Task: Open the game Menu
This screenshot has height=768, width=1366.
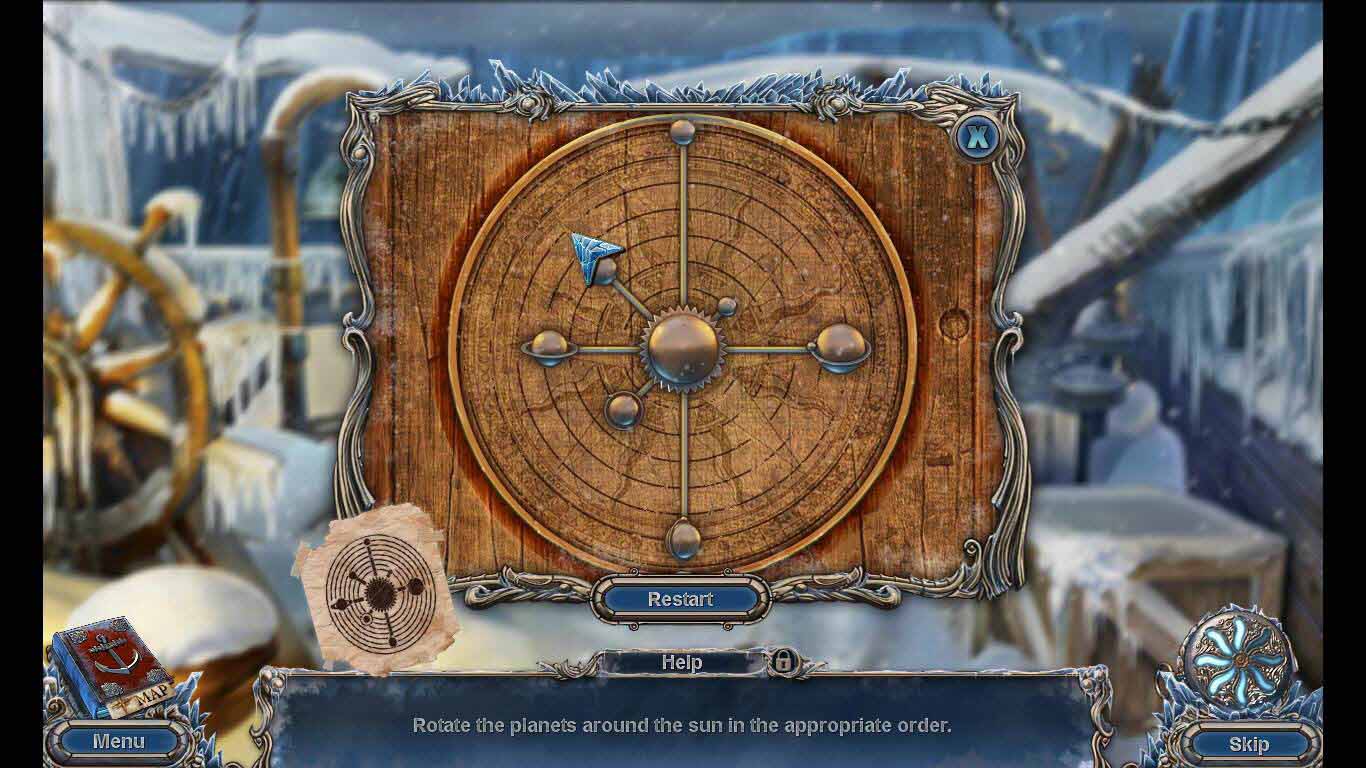Action: click(x=119, y=741)
